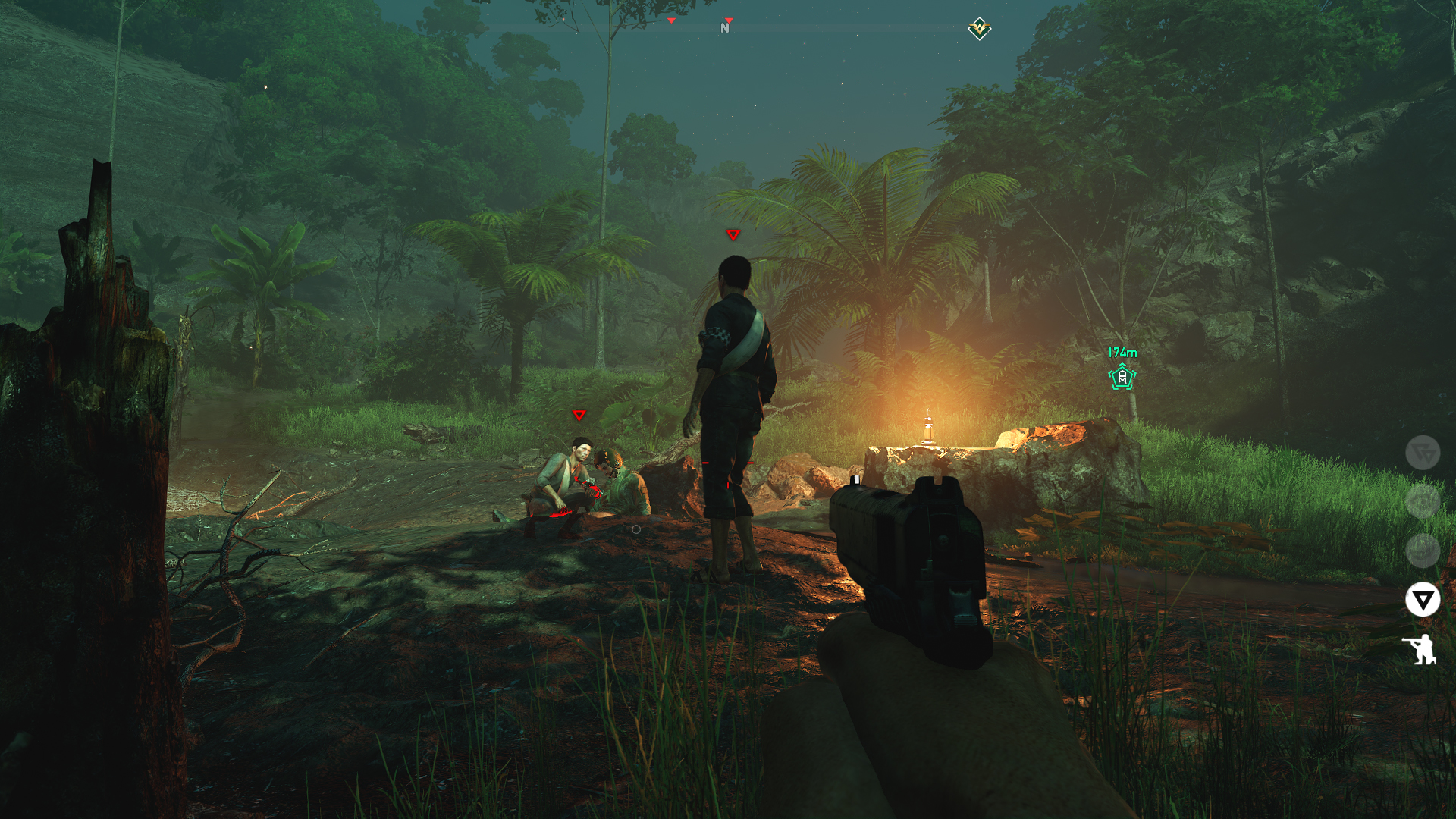Click the gold winged objective marker on compass
This screenshot has height=819, width=1456.
point(979,29)
